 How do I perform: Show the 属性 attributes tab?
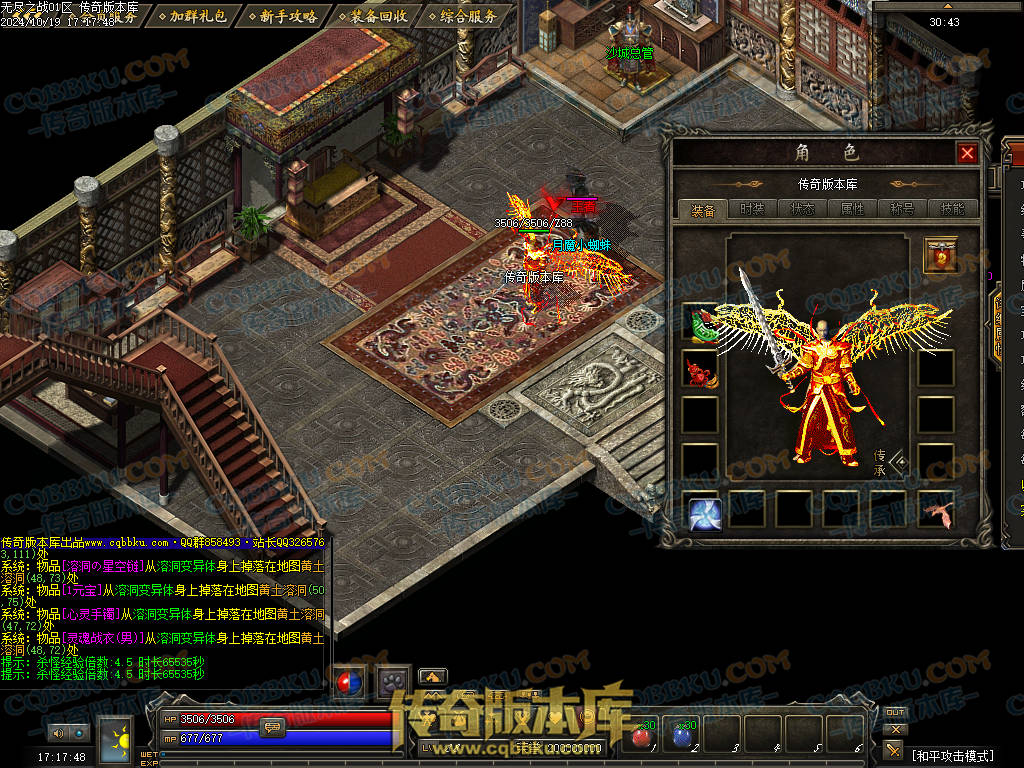click(x=852, y=209)
